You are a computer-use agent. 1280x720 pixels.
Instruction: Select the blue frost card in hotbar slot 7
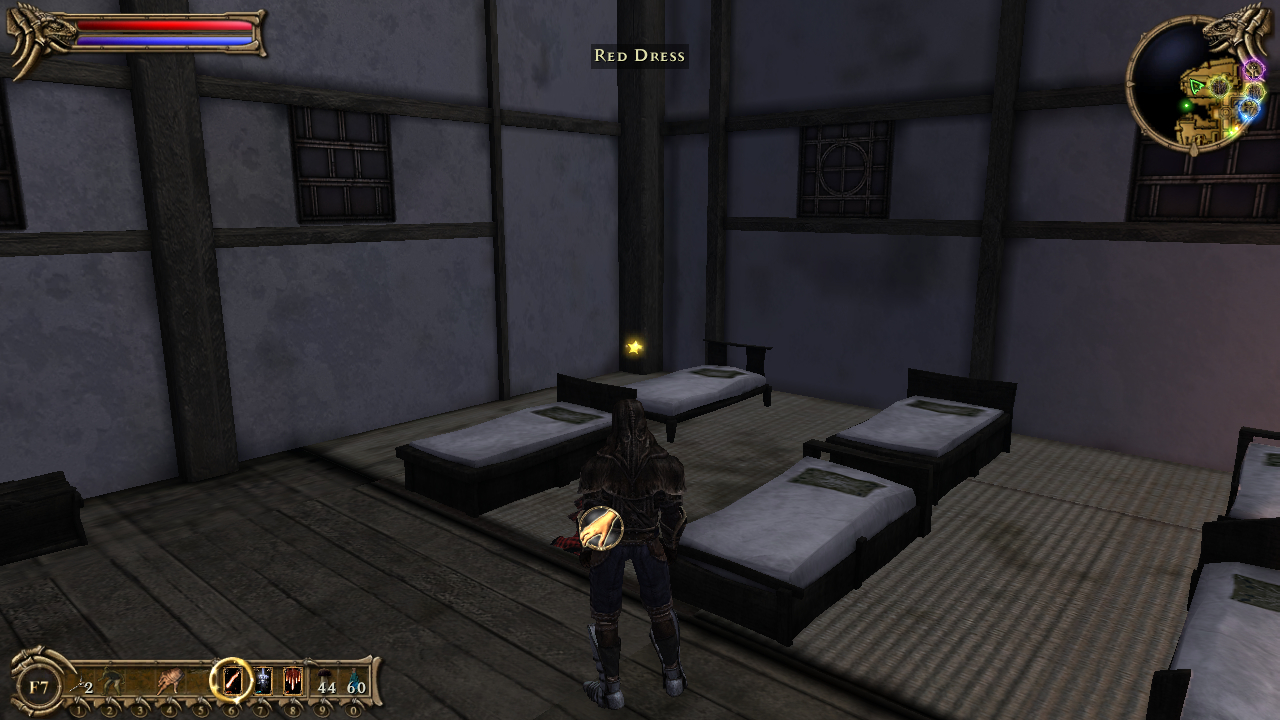pos(262,682)
